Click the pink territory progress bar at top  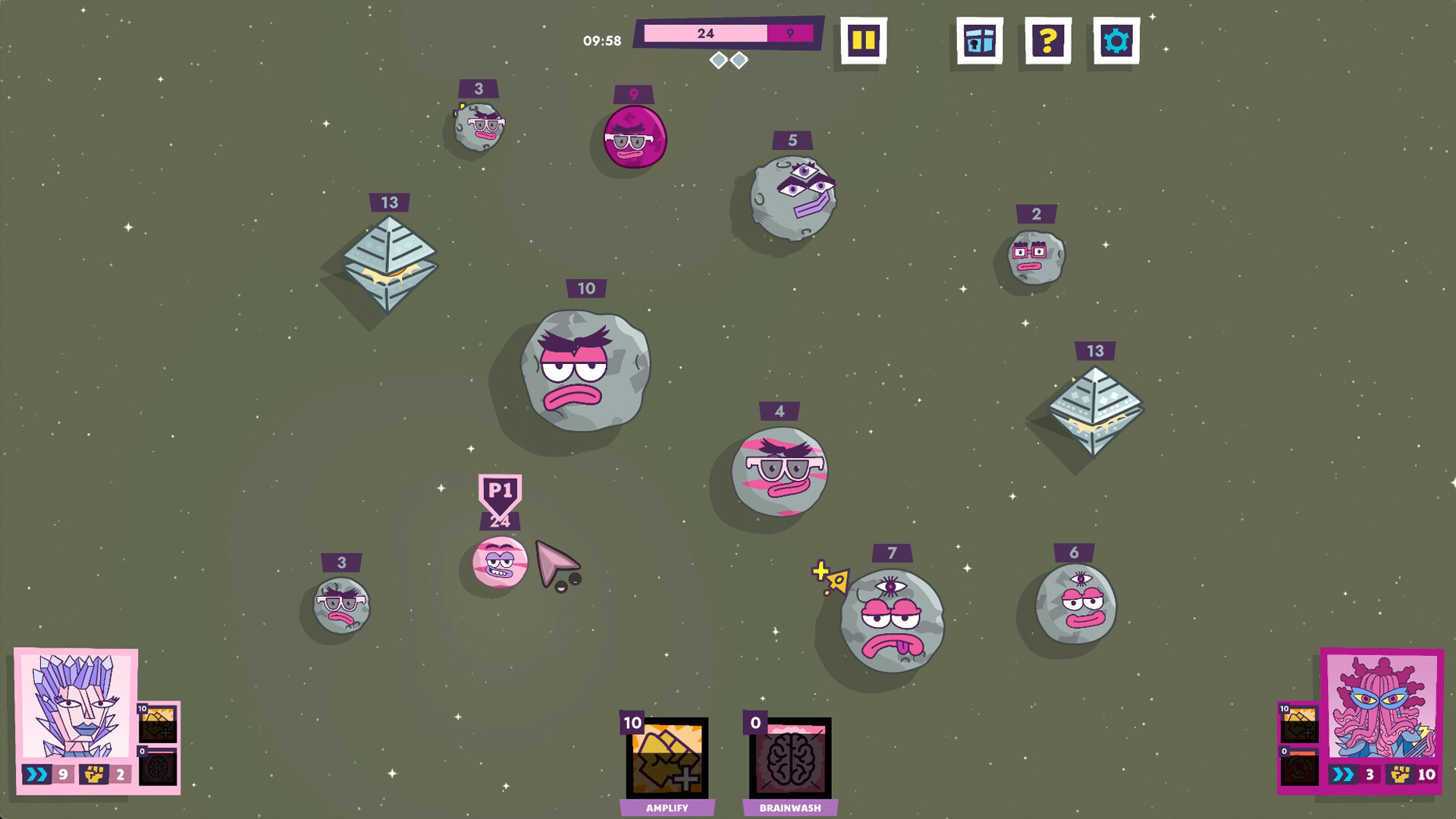(705, 33)
